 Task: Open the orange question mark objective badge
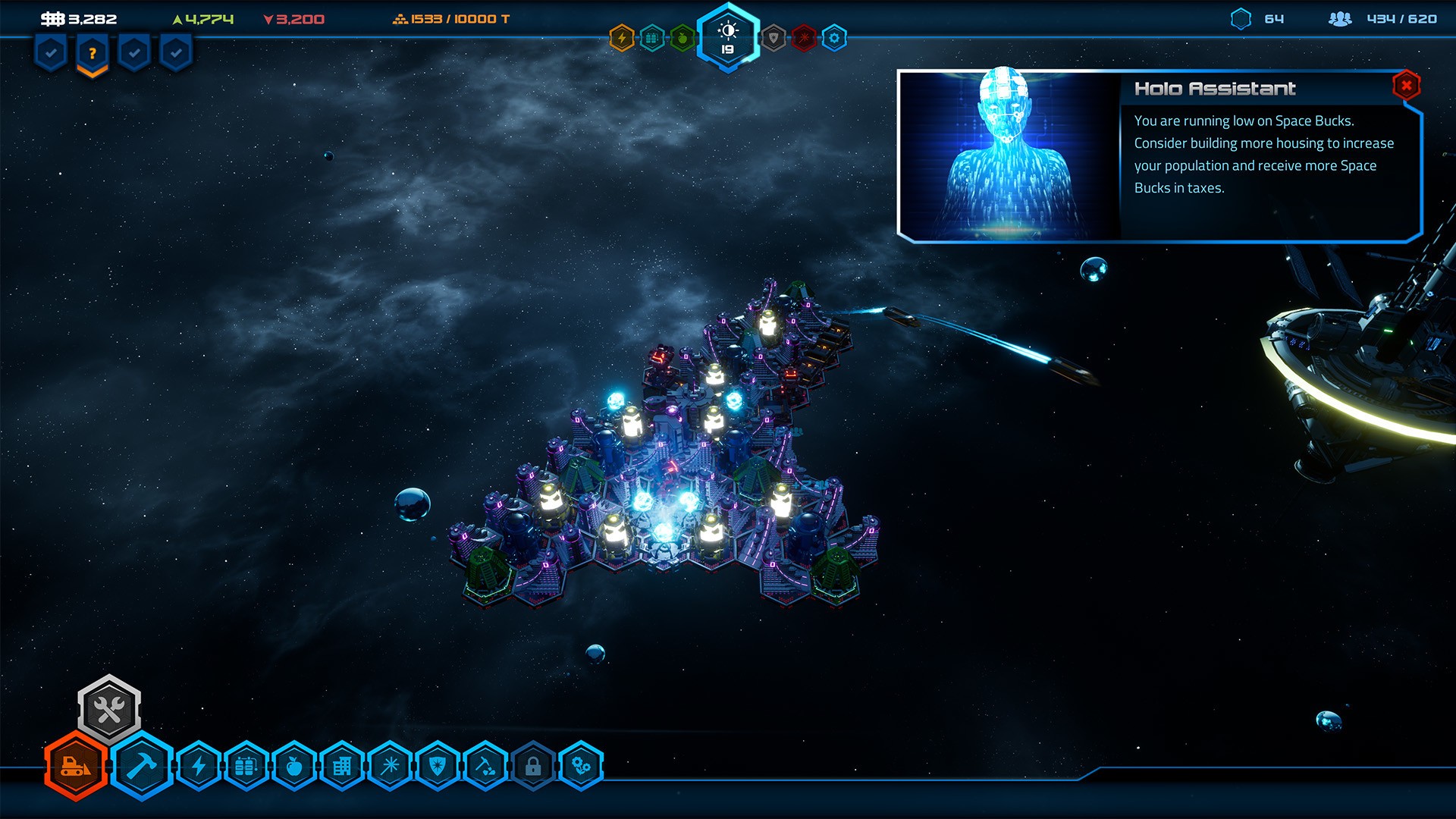tap(93, 54)
